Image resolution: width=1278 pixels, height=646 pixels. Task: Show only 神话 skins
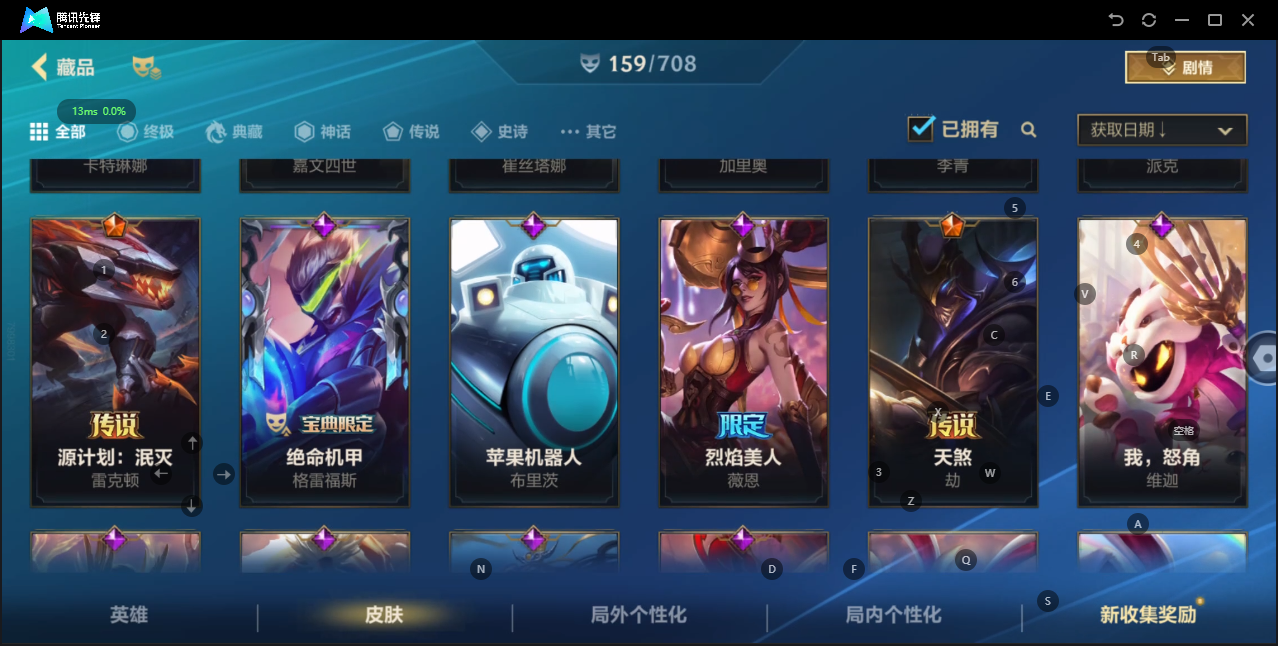click(x=322, y=132)
